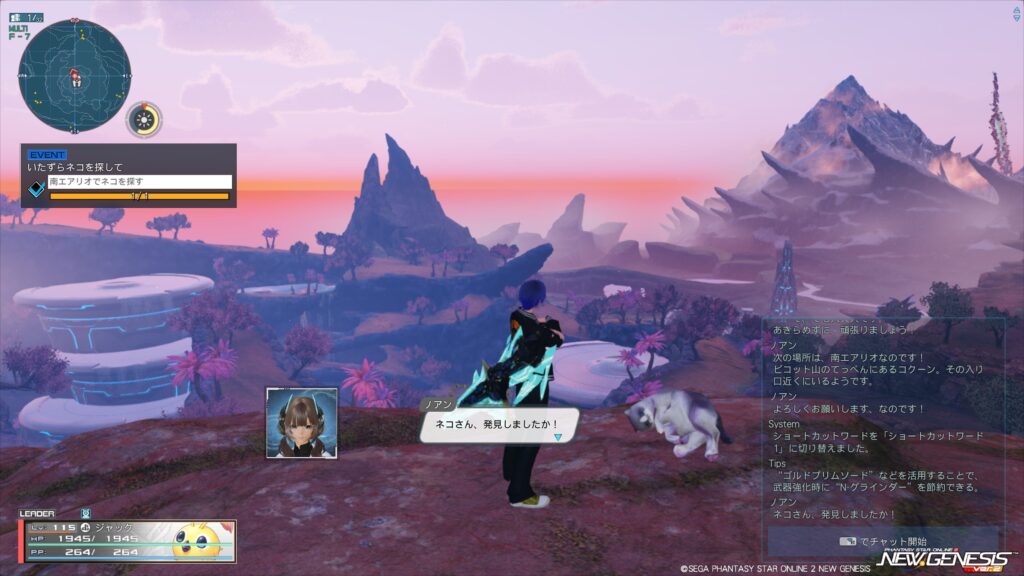Select the party leader ジャック status card
This screenshot has width=1024, height=576.
[x=128, y=541]
